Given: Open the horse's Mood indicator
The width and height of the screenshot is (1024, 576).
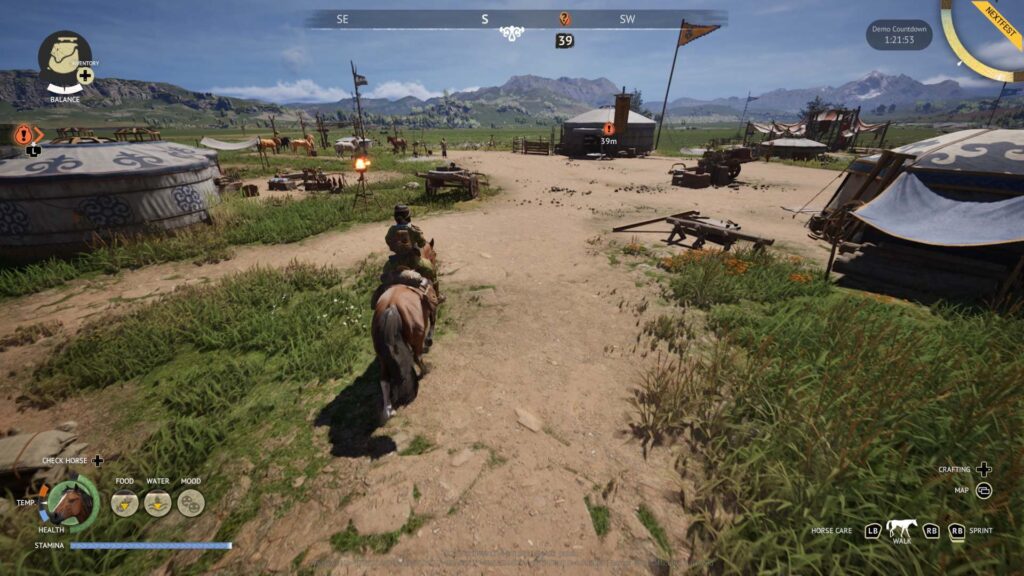Looking at the screenshot, I should point(191,502).
